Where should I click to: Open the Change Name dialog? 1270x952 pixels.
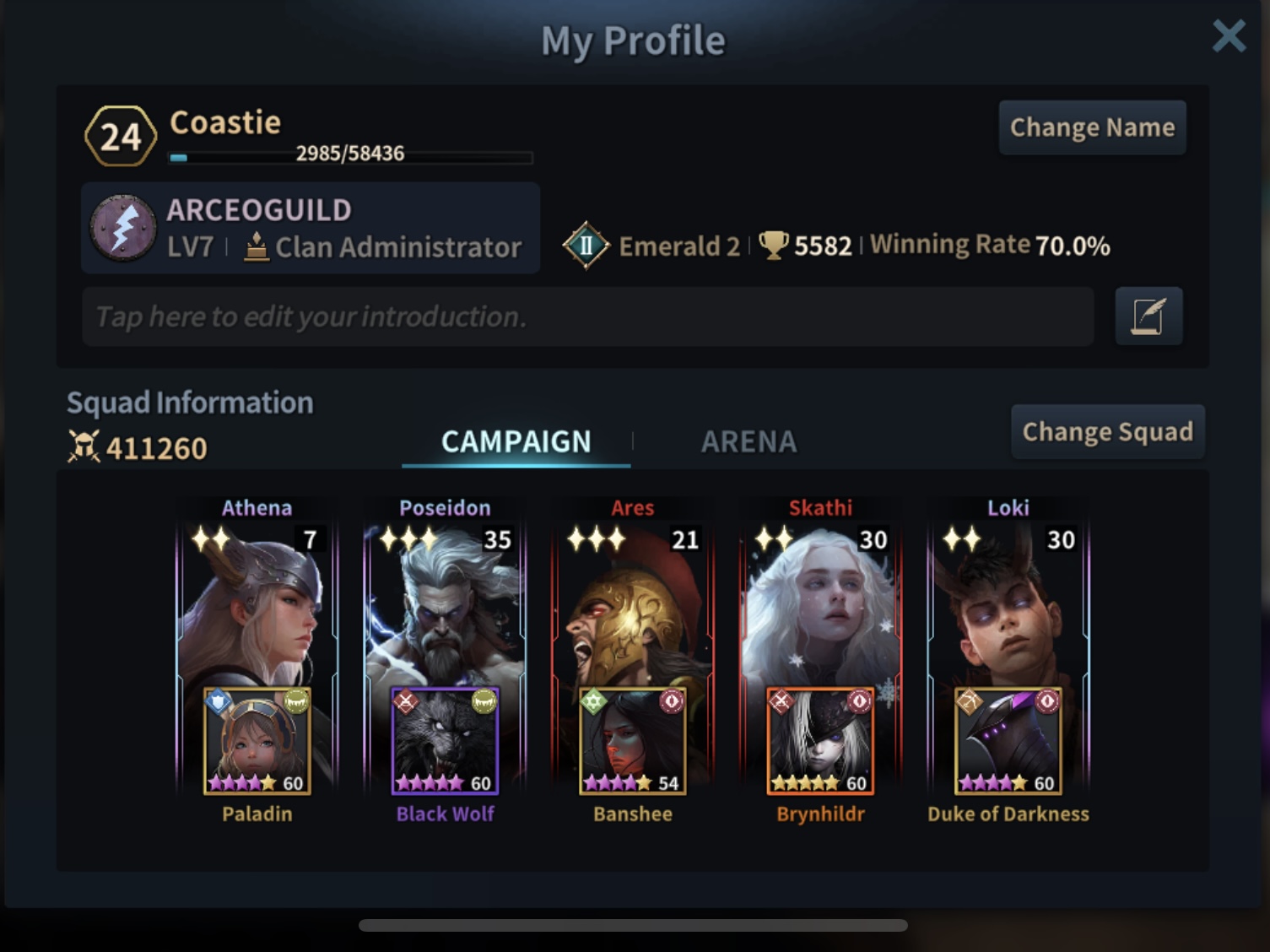click(x=1092, y=127)
